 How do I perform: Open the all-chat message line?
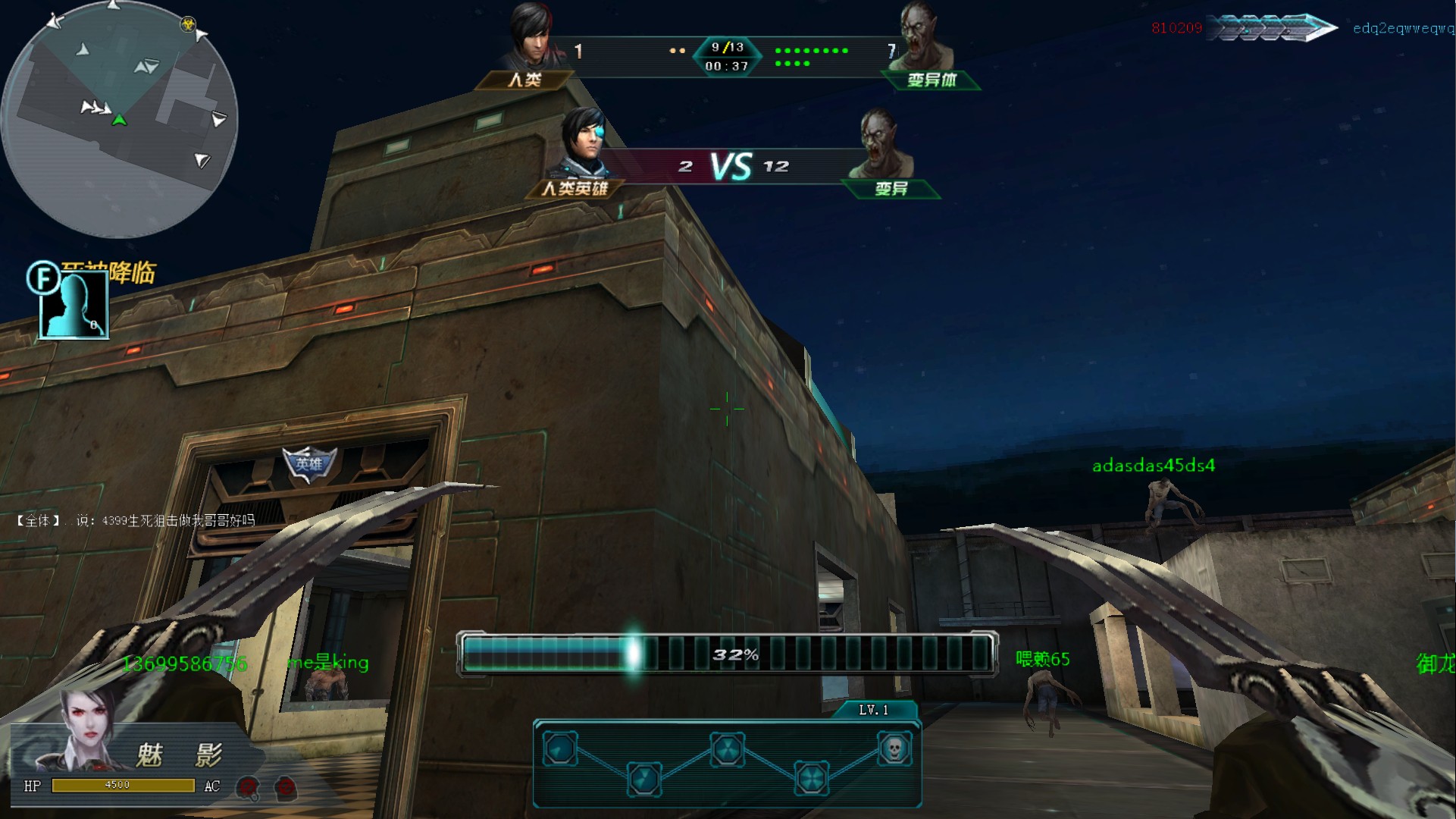tap(136, 521)
